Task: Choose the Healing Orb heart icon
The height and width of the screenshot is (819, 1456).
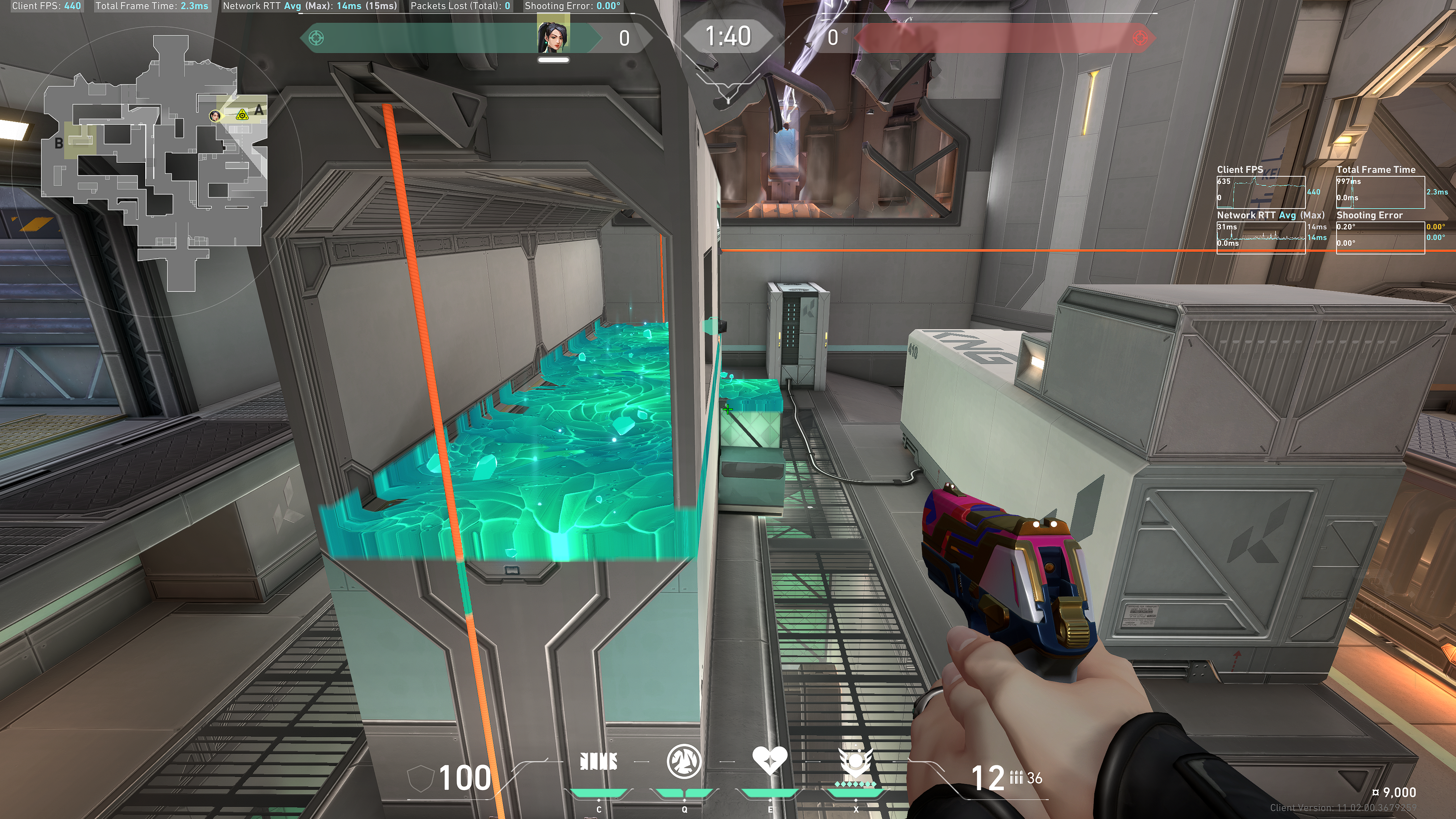Action: [x=769, y=760]
